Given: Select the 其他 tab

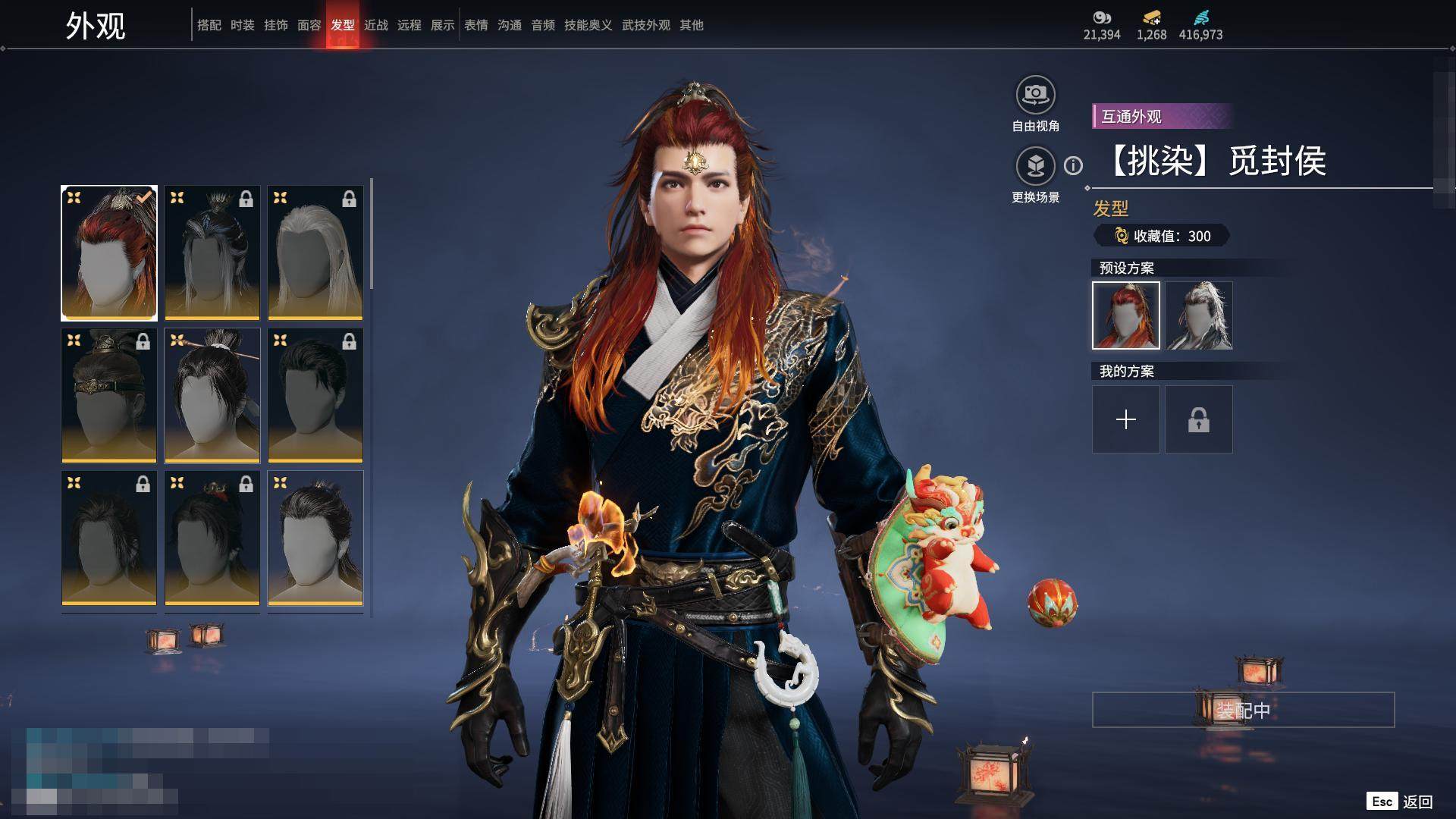Looking at the screenshot, I should pos(691,25).
